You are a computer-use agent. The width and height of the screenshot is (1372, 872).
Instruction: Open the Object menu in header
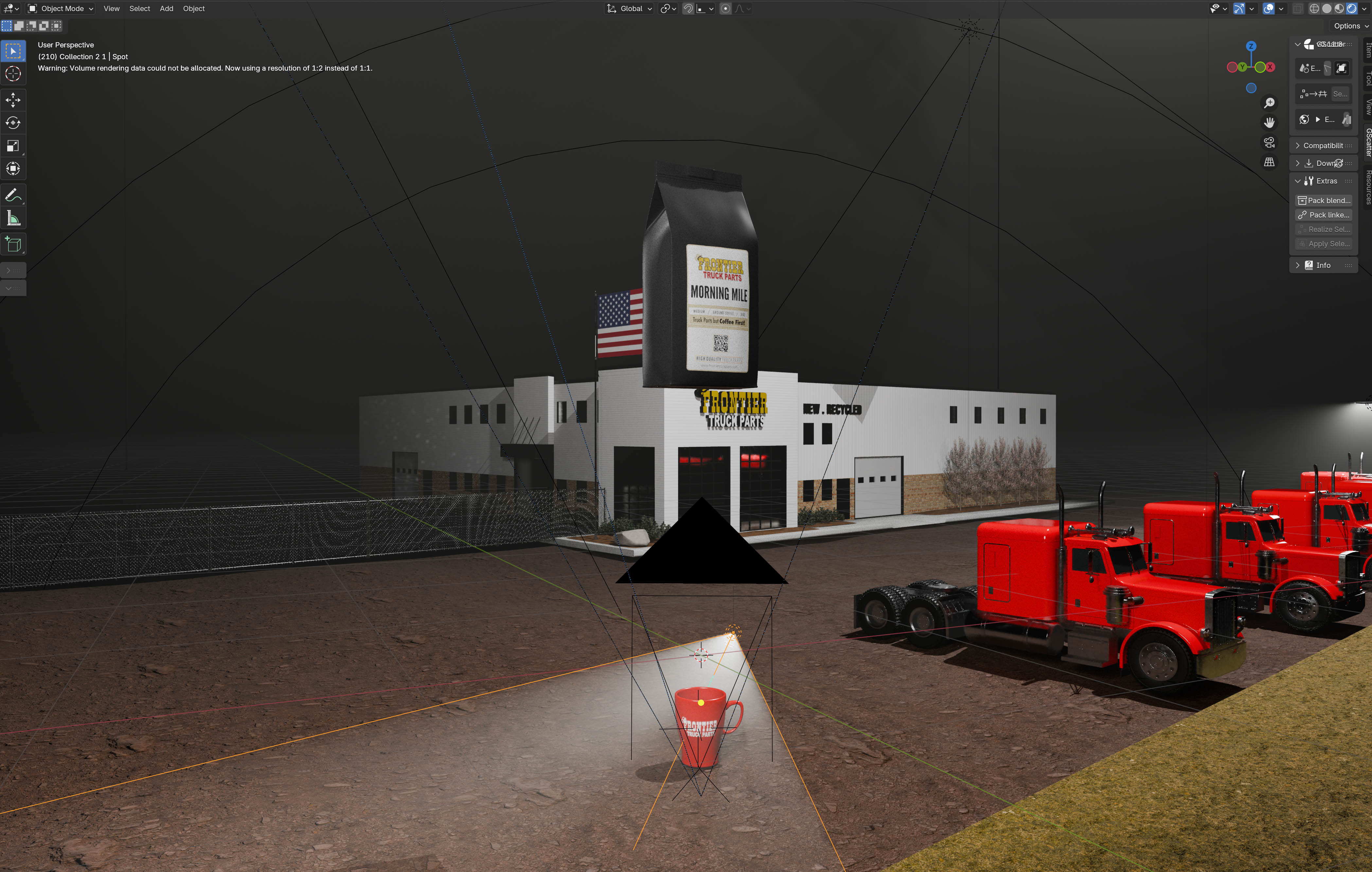[x=194, y=9]
